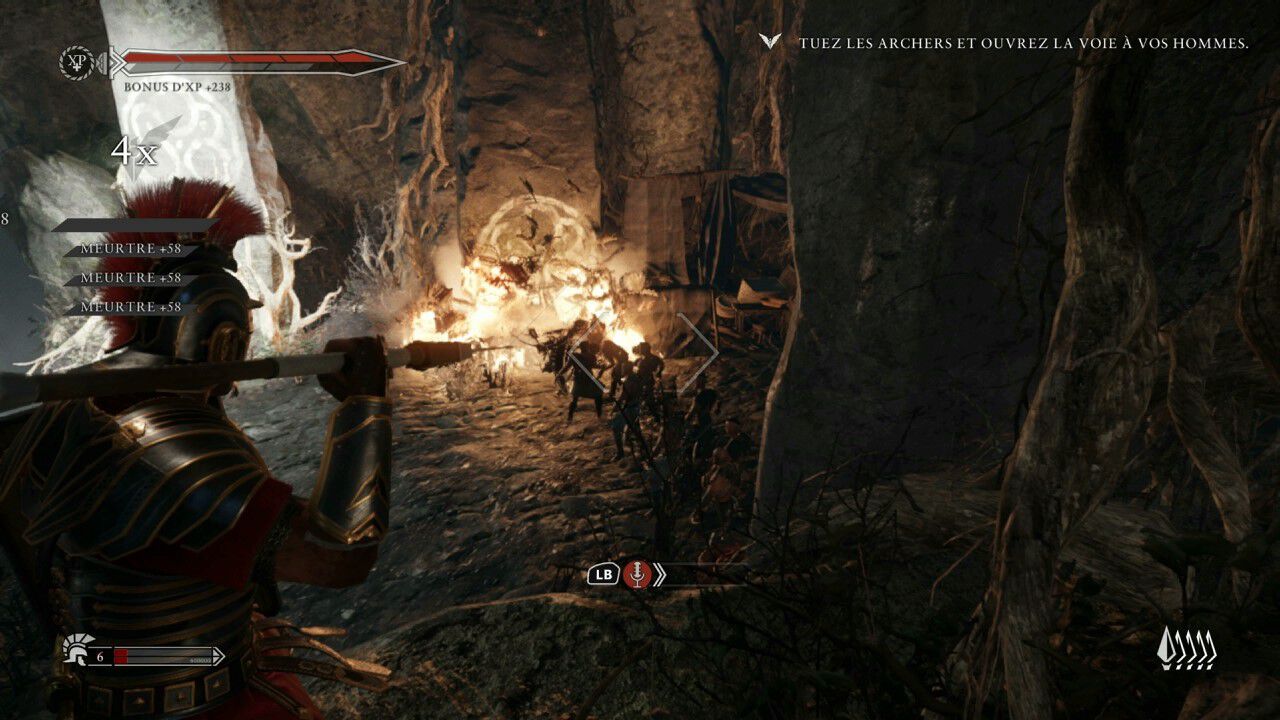Click the round XP emblem
This screenshot has width=1280, height=720.
(77, 62)
